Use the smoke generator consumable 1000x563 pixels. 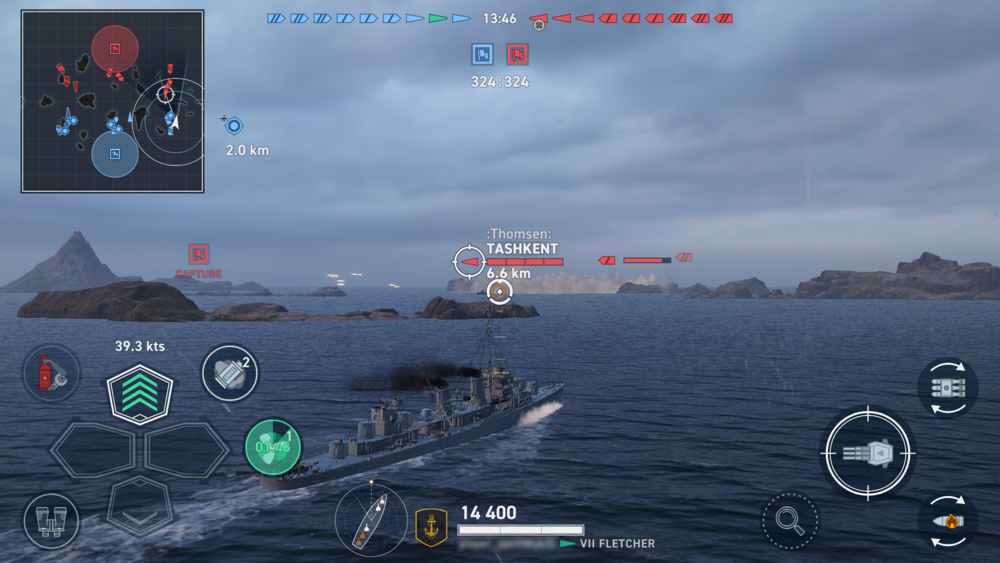pyautogui.click(x=230, y=373)
